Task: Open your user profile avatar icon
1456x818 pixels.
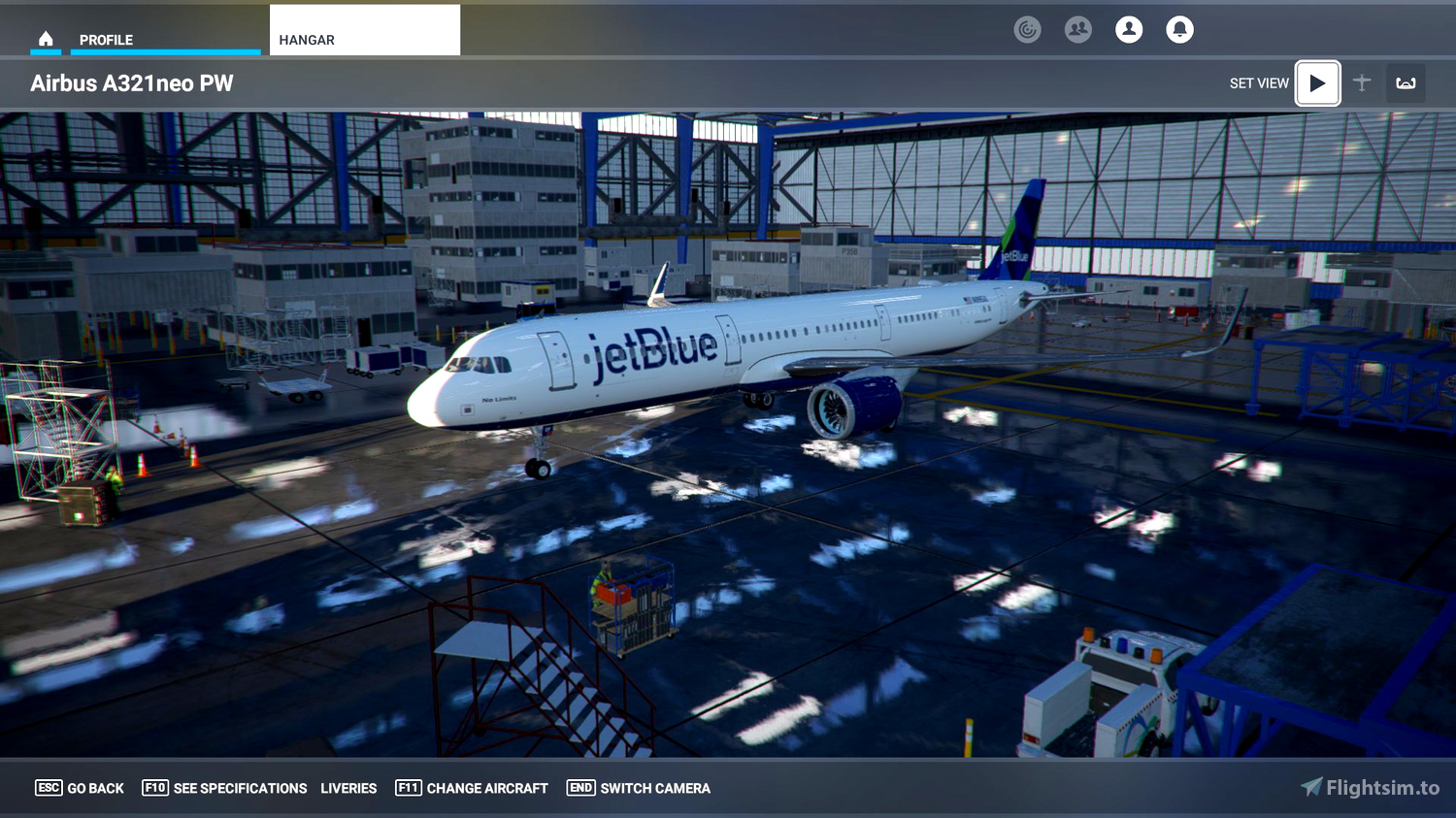Action: (1129, 29)
